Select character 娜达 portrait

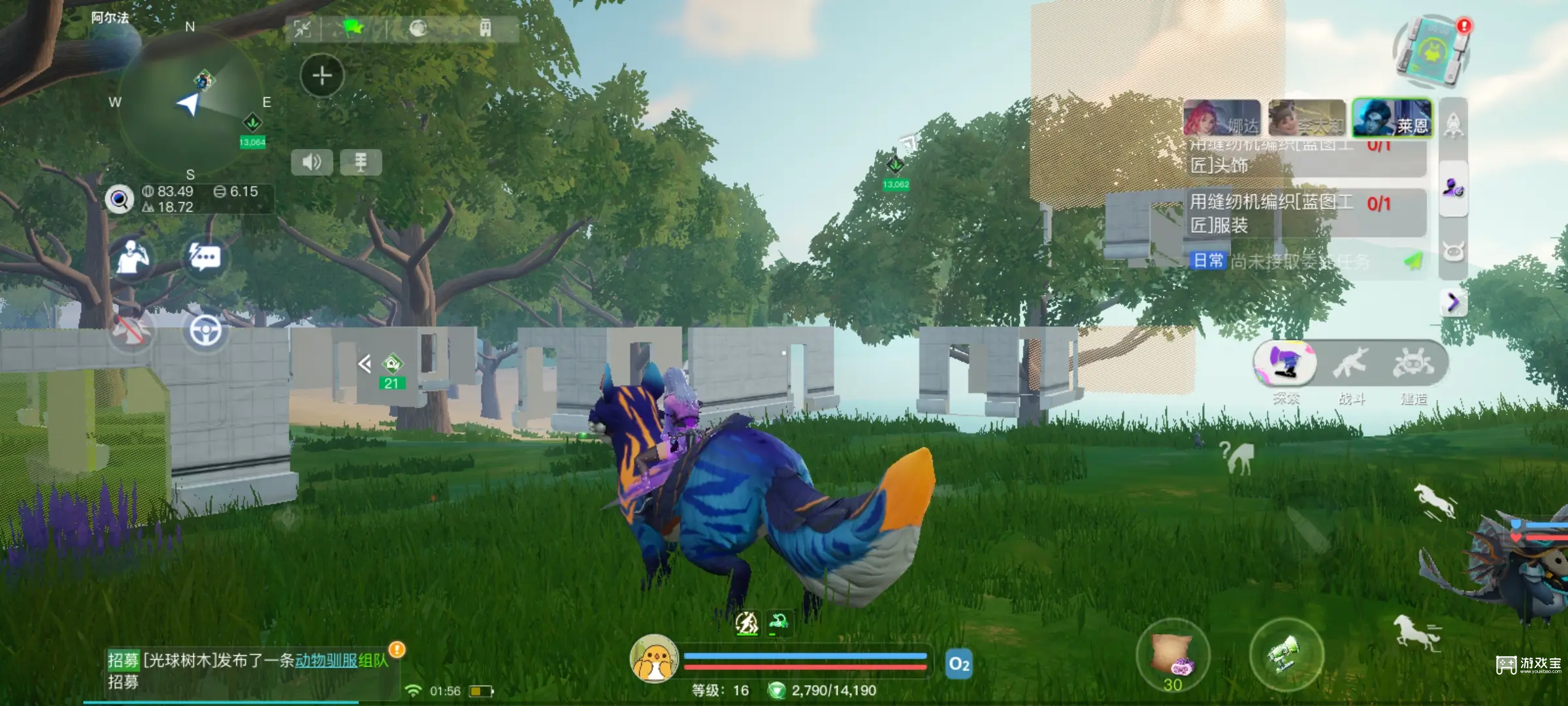pos(1222,119)
